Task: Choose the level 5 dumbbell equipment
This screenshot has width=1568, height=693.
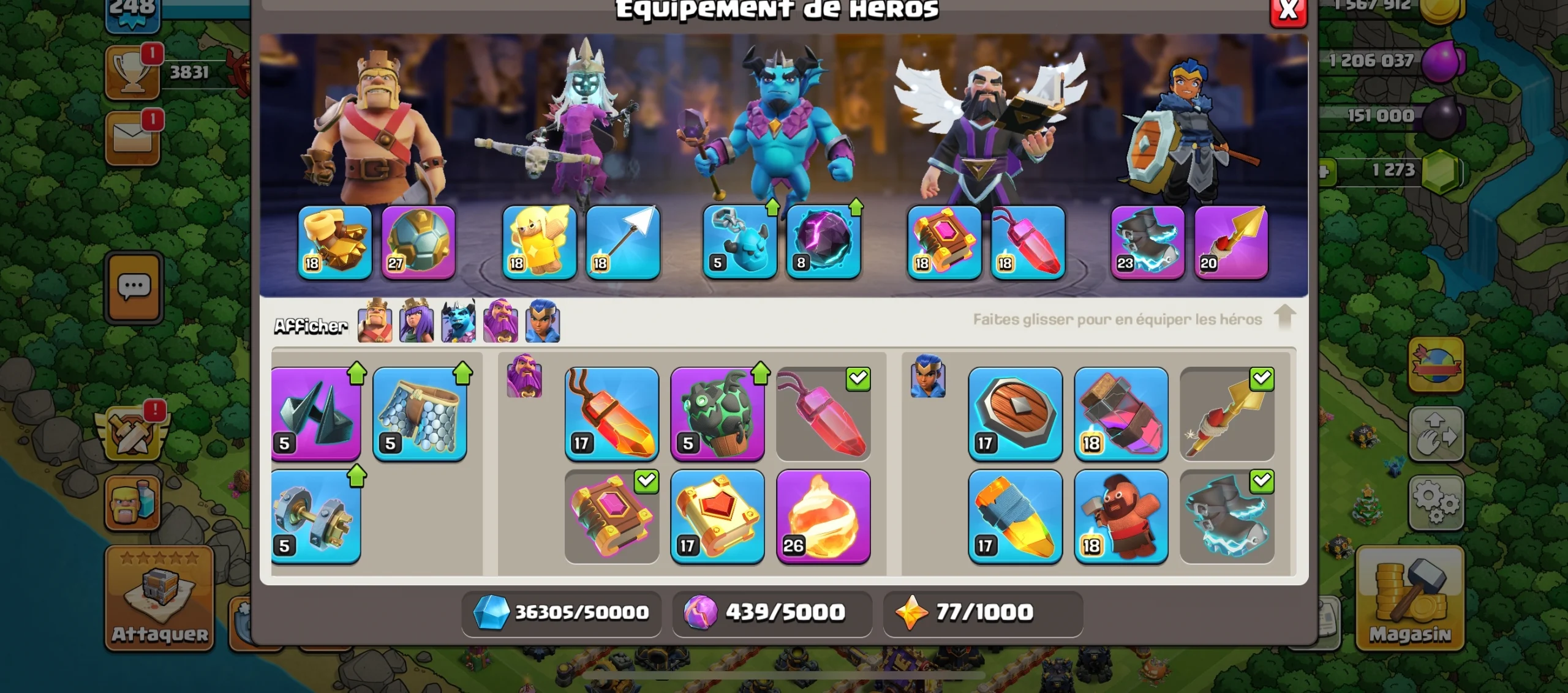Action: [315, 516]
